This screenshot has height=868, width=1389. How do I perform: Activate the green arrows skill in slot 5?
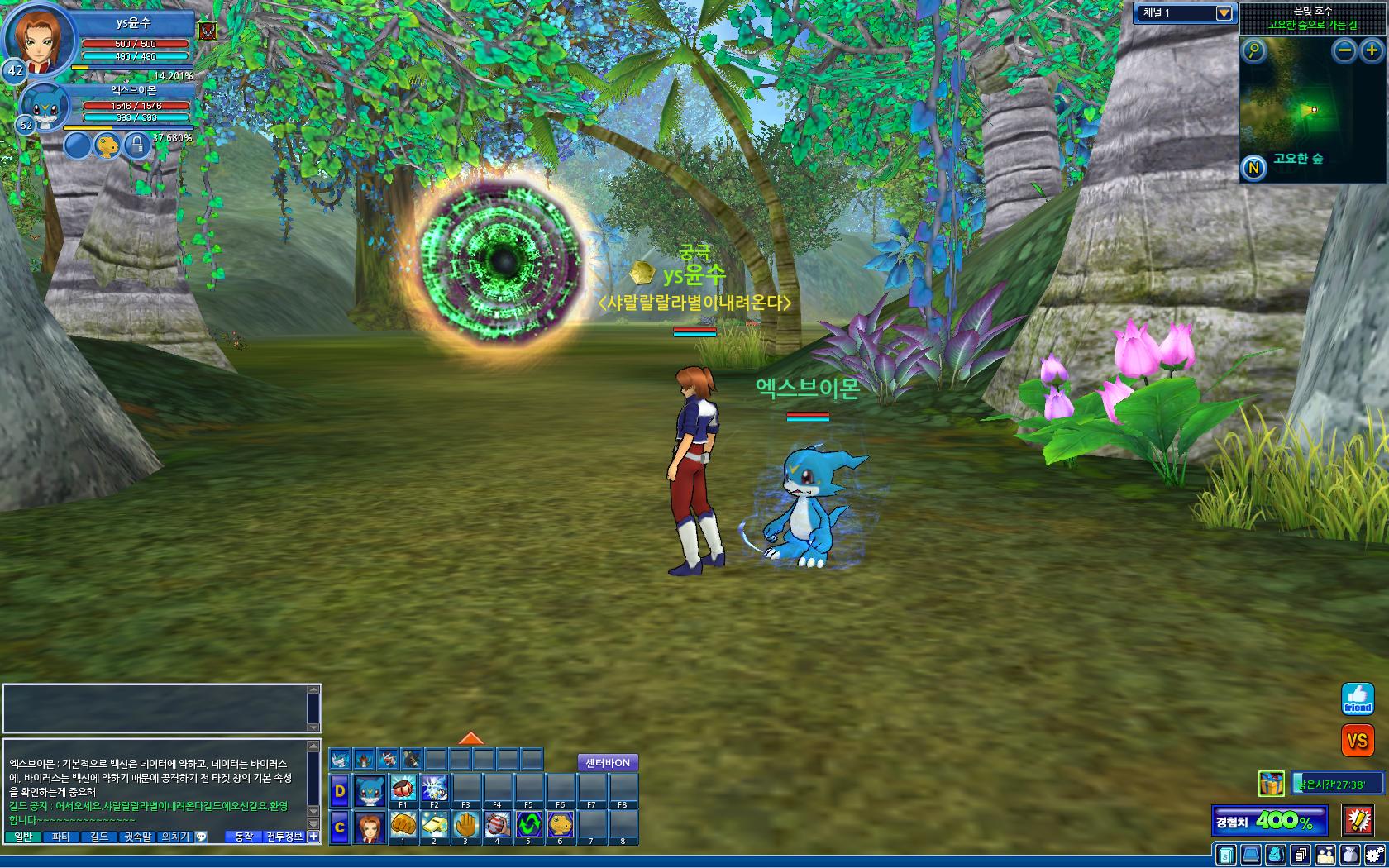pos(528,824)
